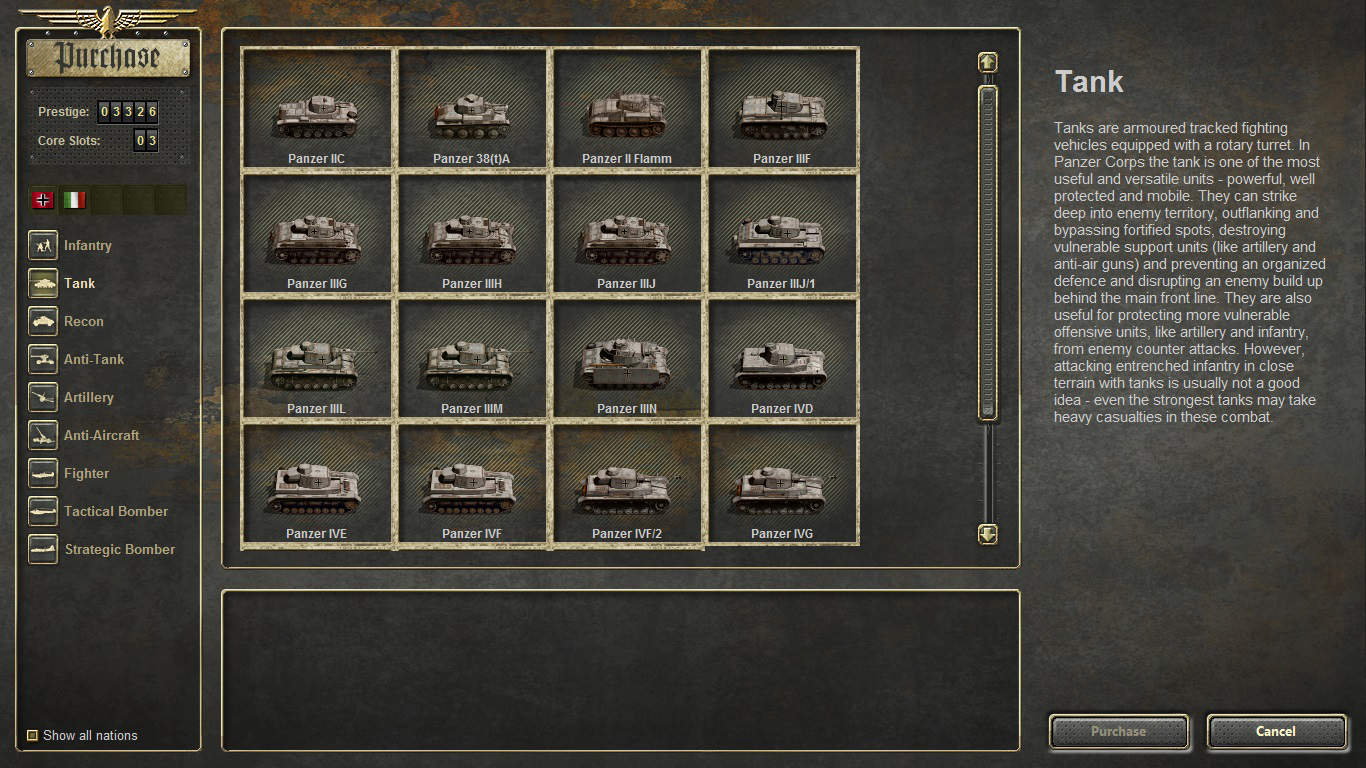The image size is (1366, 768).
Task: Choose the Panzer II Flamm tank
Action: pyautogui.click(x=627, y=109)
